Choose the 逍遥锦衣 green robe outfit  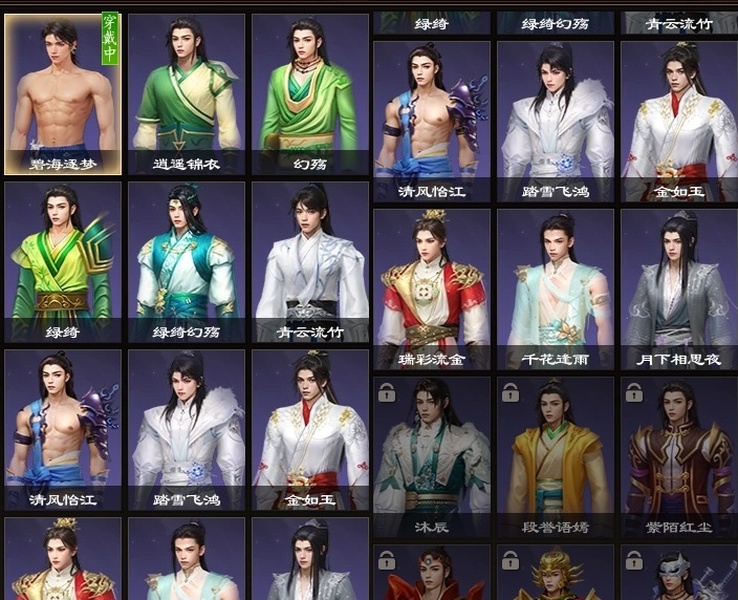pos(186,95)
